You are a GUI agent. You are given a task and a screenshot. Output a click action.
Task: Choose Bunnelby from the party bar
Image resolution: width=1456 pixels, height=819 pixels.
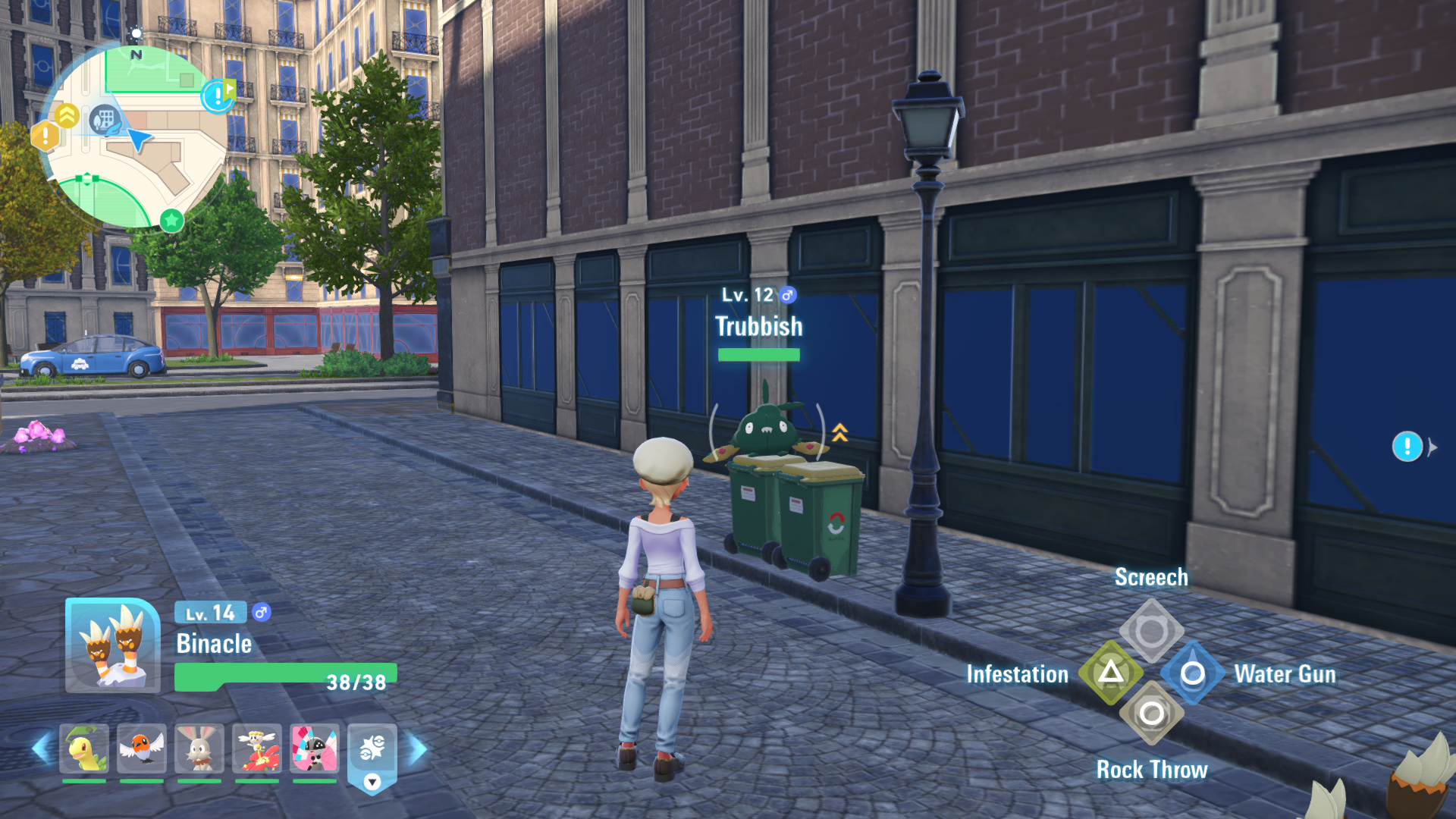tap(199, 748)
